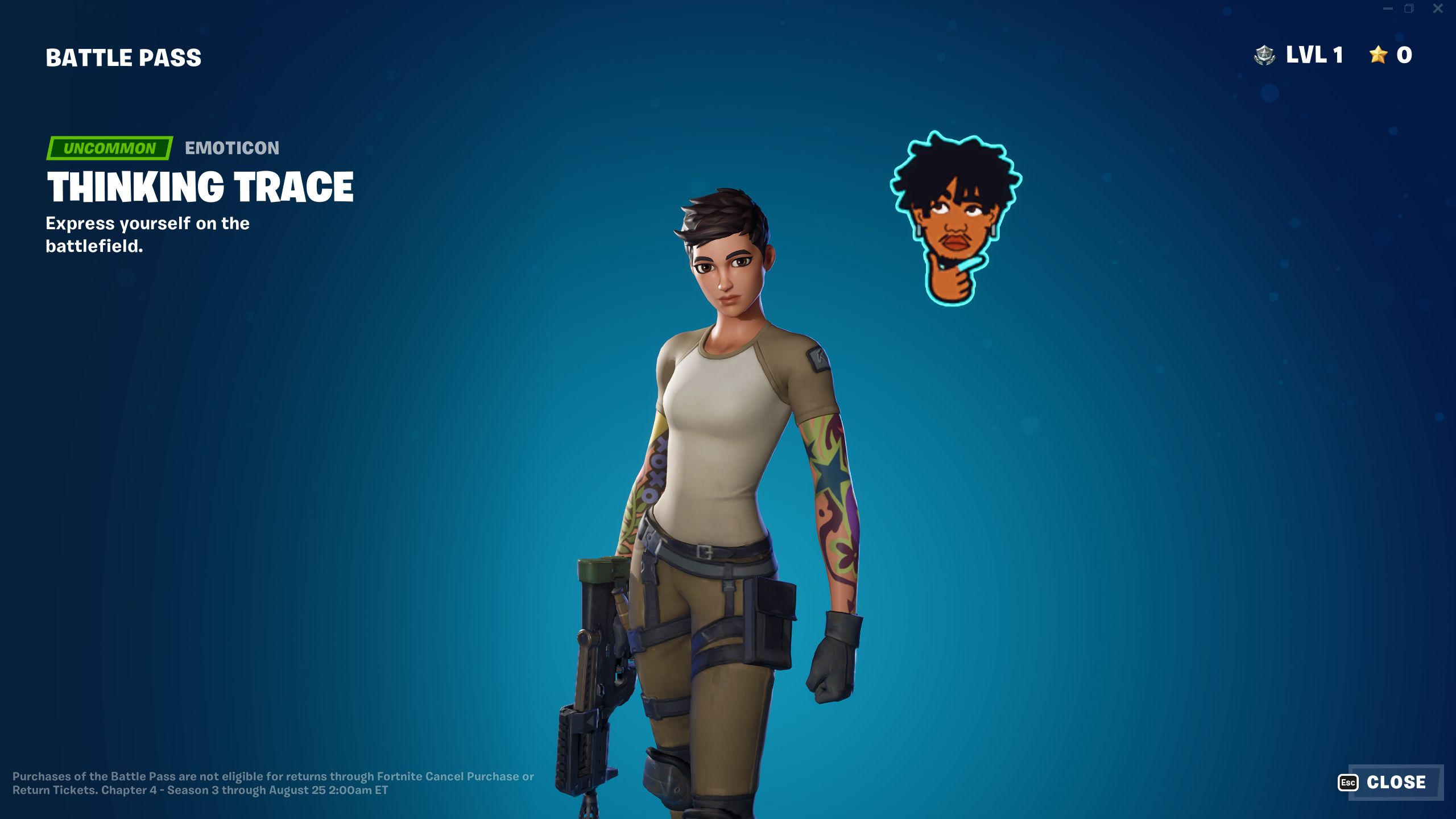The image size is (1456, 819).
Task: Click the Cancel Purchase disclaimer text
Action: tap(273, 775)
